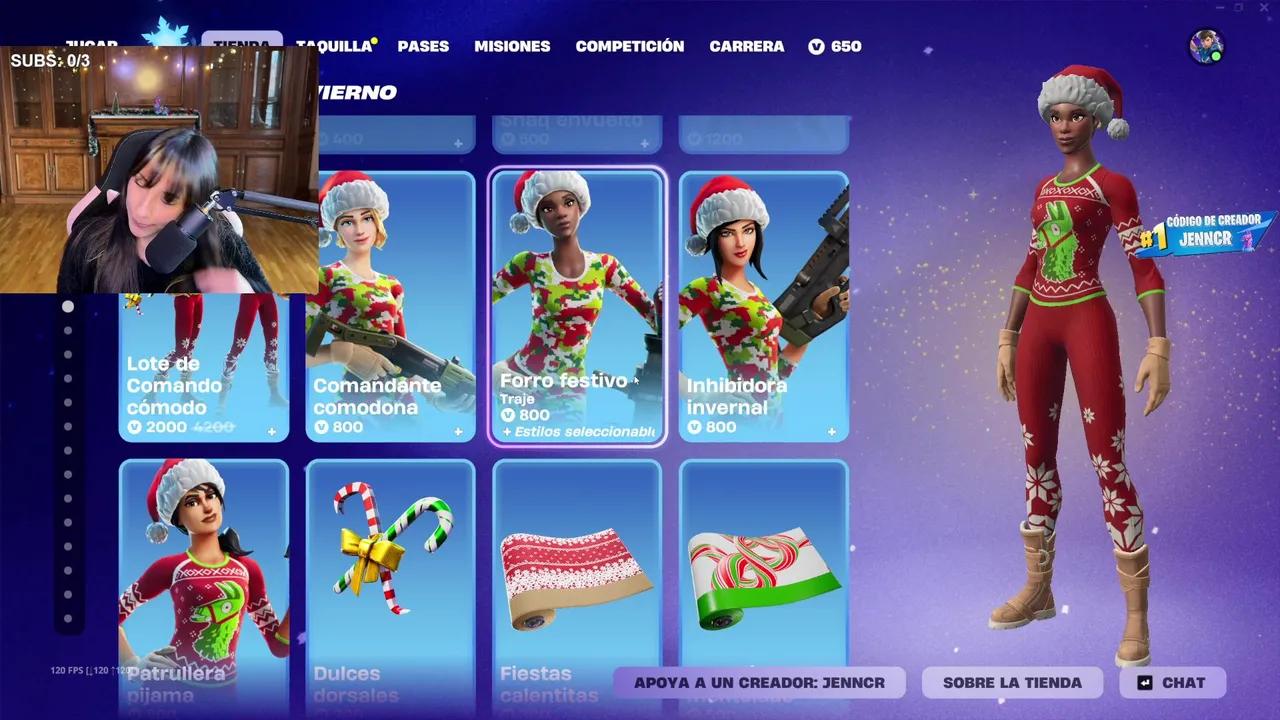This screenshot has width=1280, height=720.
Task: Select PASES in the top menu
Action: 423,46
